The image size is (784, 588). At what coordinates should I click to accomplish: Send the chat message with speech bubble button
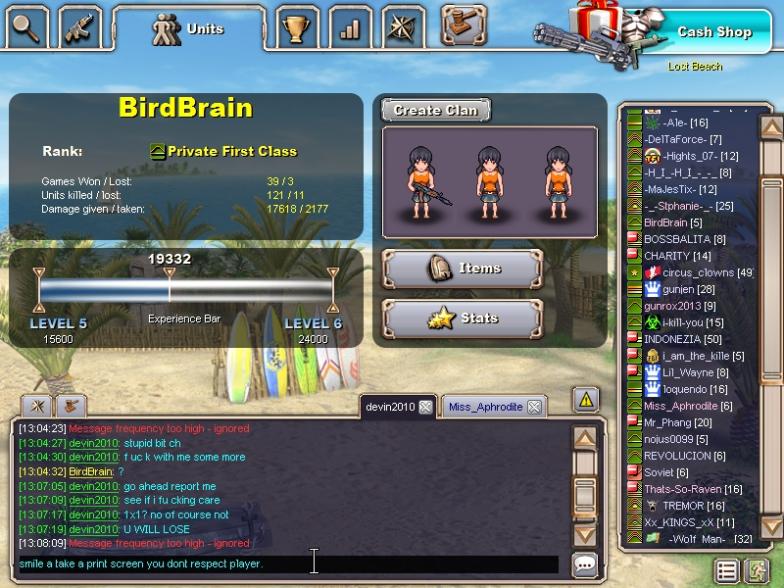(585, 564)
